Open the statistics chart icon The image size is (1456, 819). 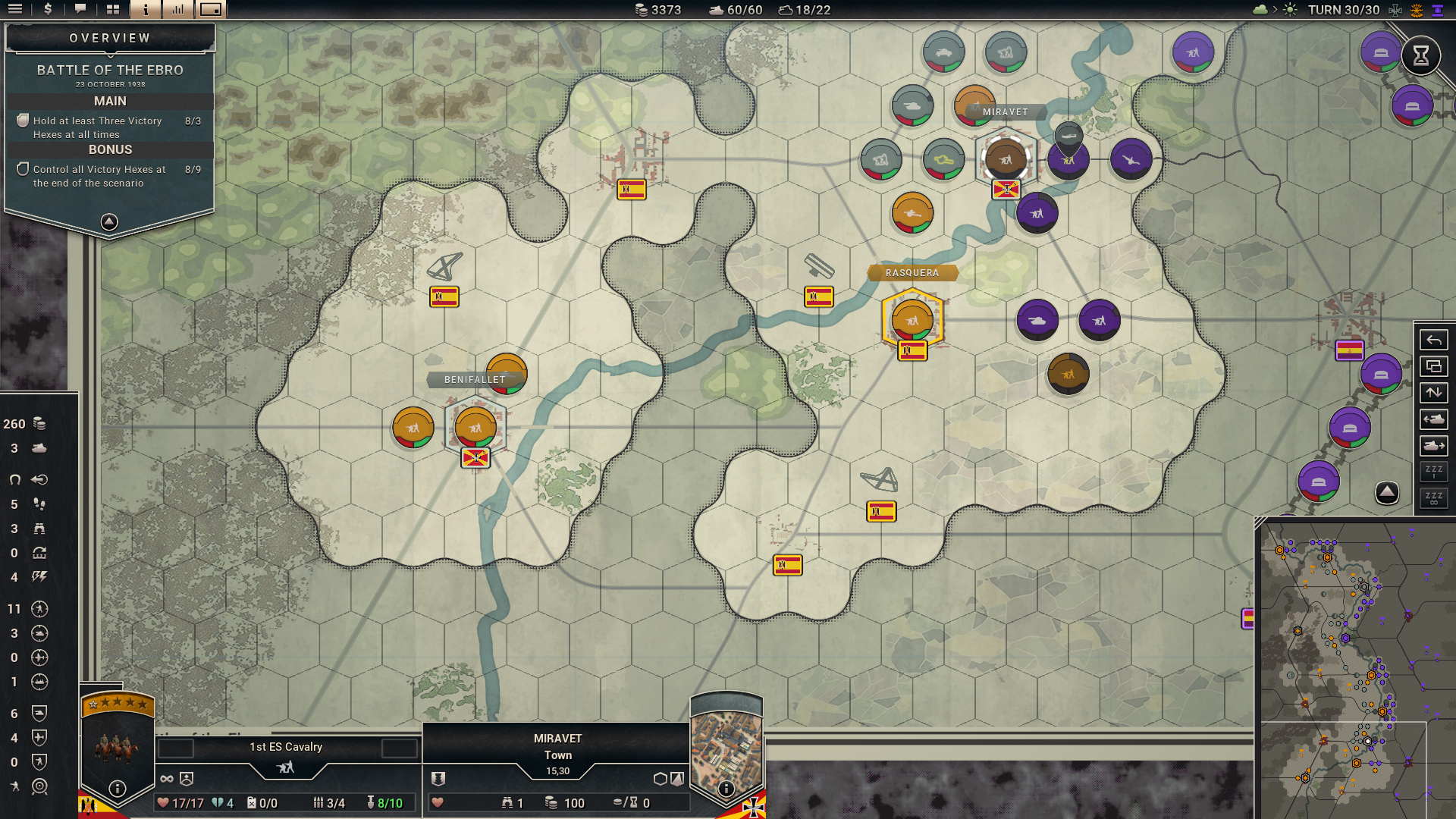[x=177, y=10]
